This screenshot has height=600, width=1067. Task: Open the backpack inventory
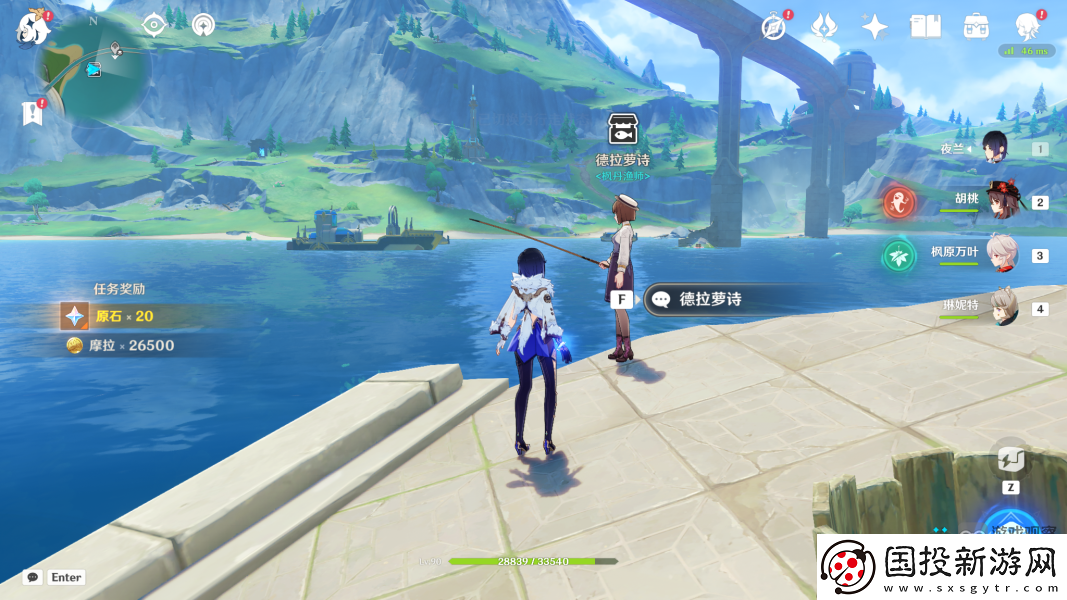coord(976,27)
